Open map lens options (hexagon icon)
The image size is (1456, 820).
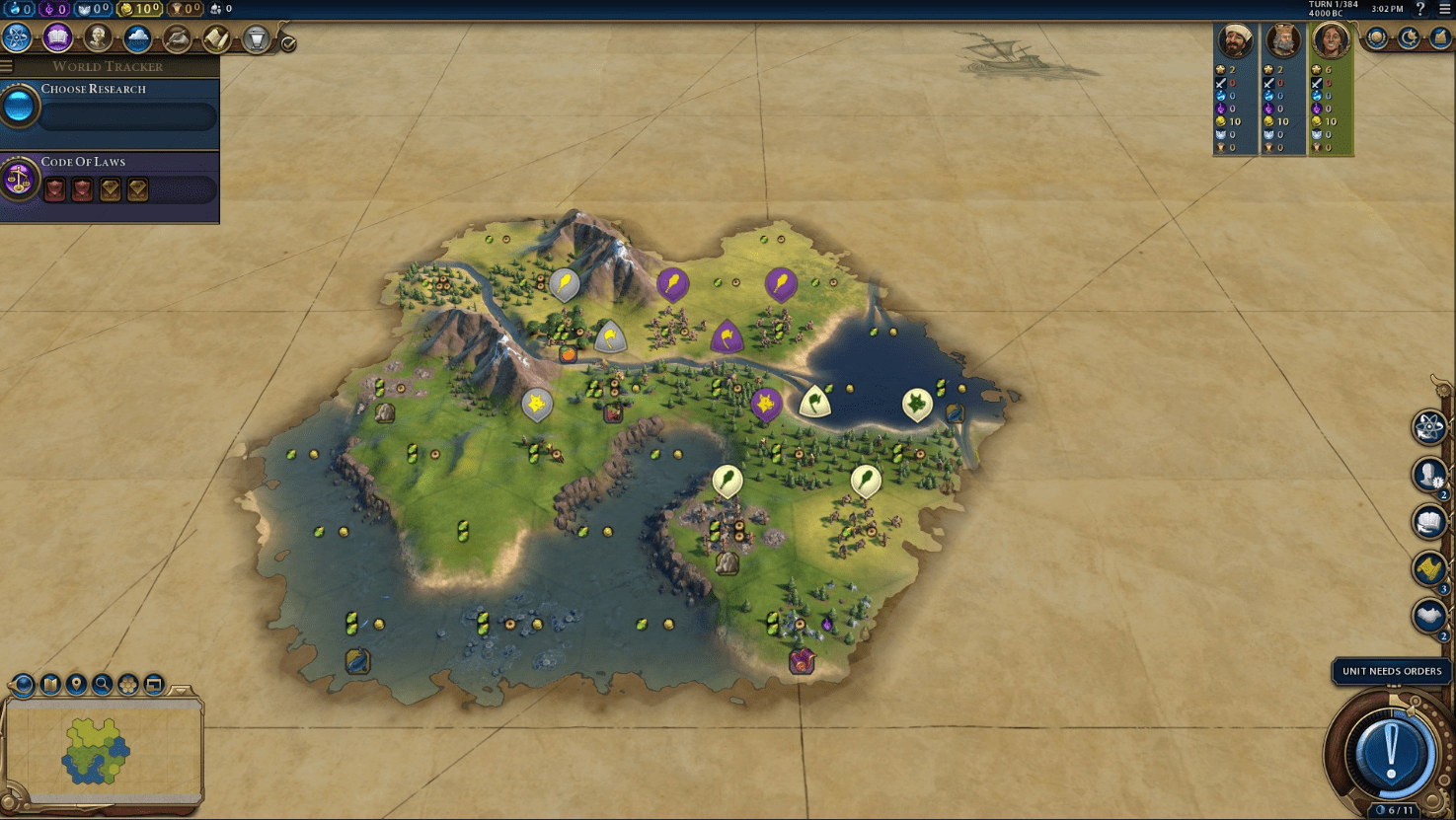coord(125,683)
